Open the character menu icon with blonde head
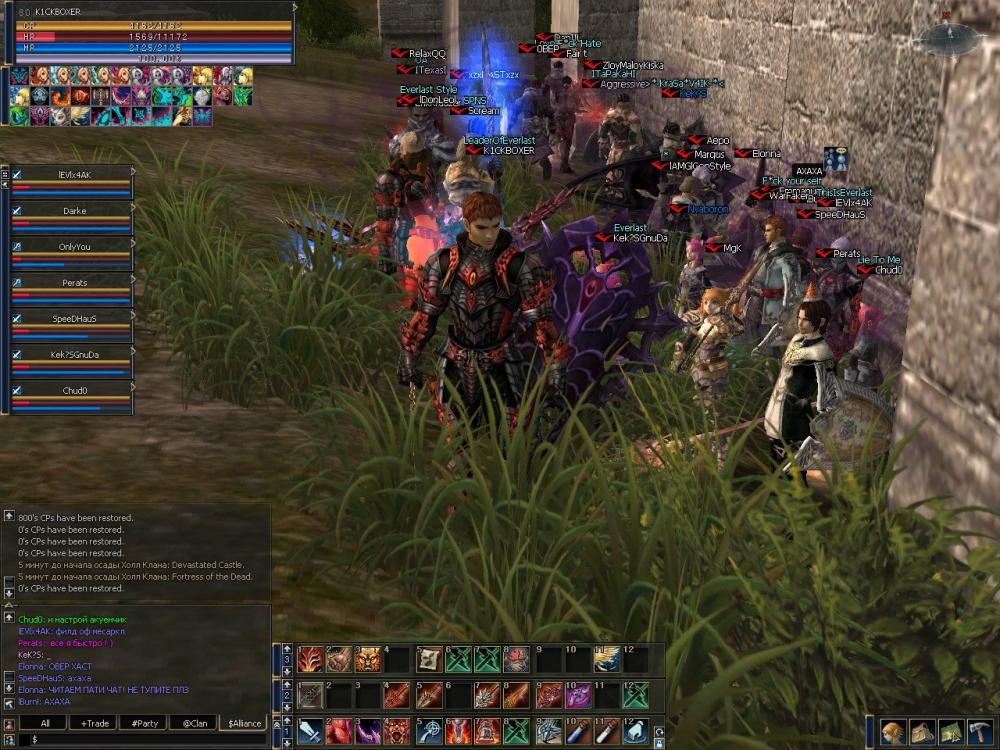 click(x=893, y=731)
